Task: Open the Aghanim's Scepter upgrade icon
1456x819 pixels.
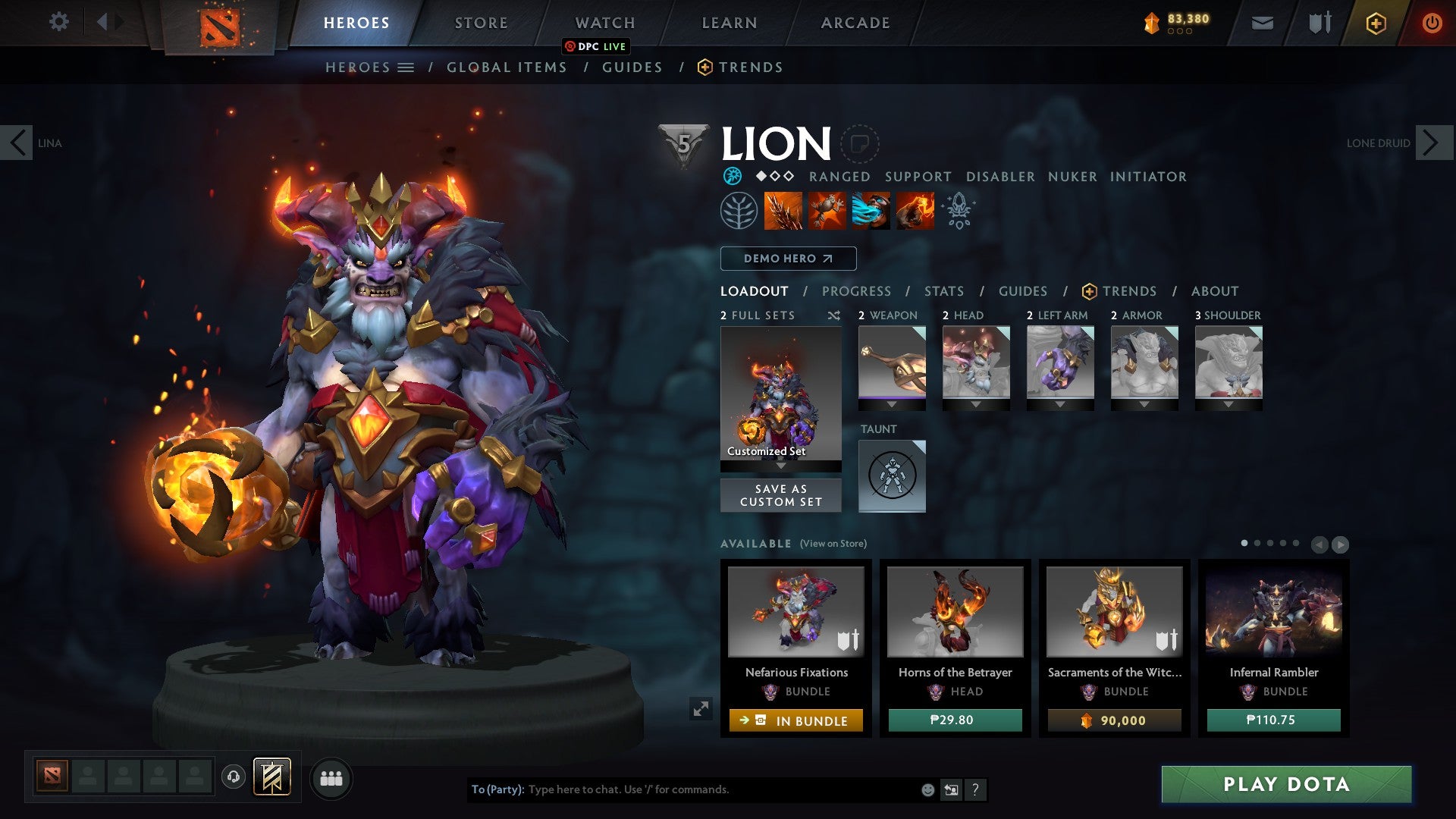Action: coord(958,211)
